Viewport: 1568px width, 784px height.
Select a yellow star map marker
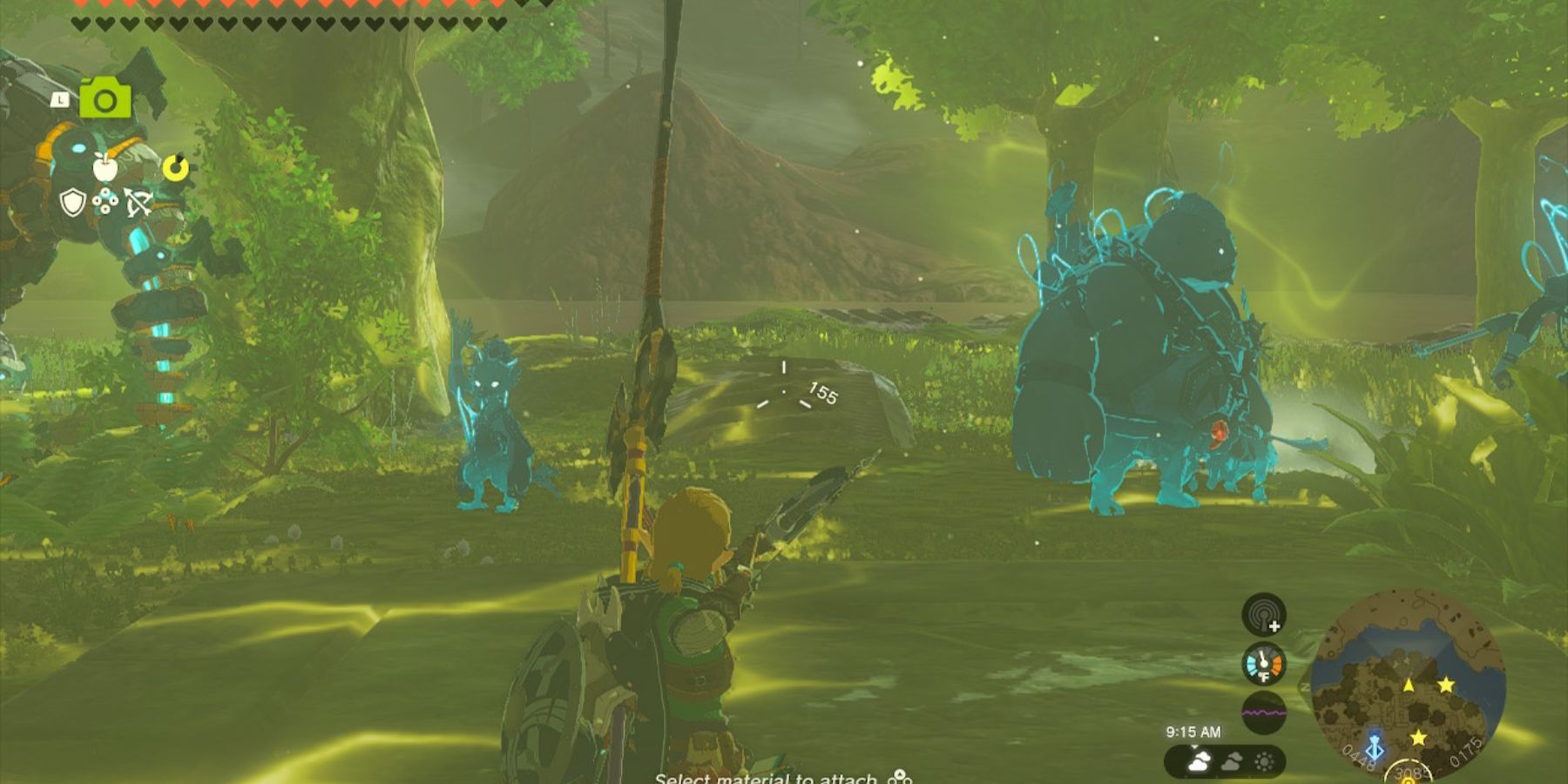click(1446, 685)
